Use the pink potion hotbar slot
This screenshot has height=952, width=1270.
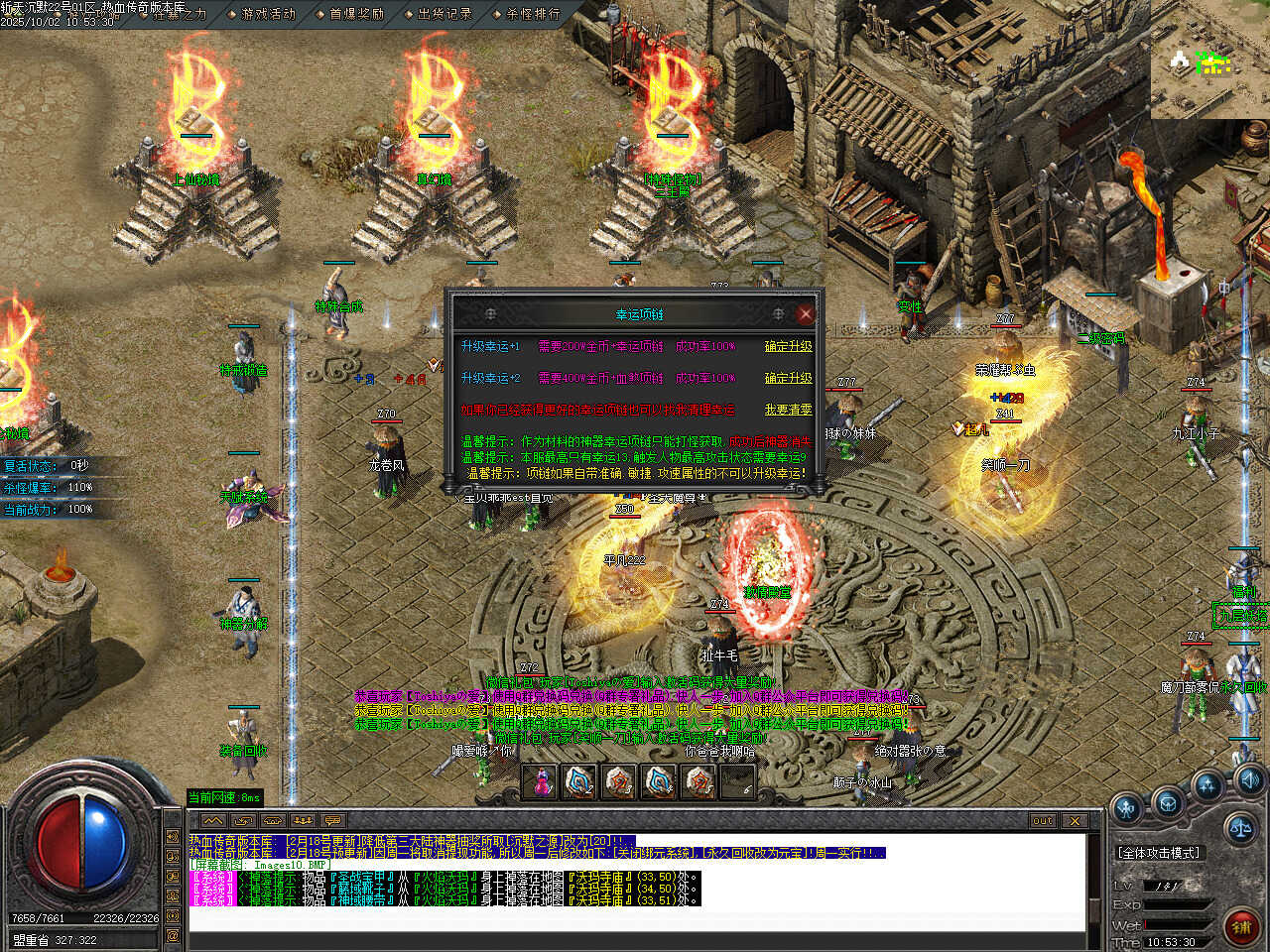(x=541, y=781)
